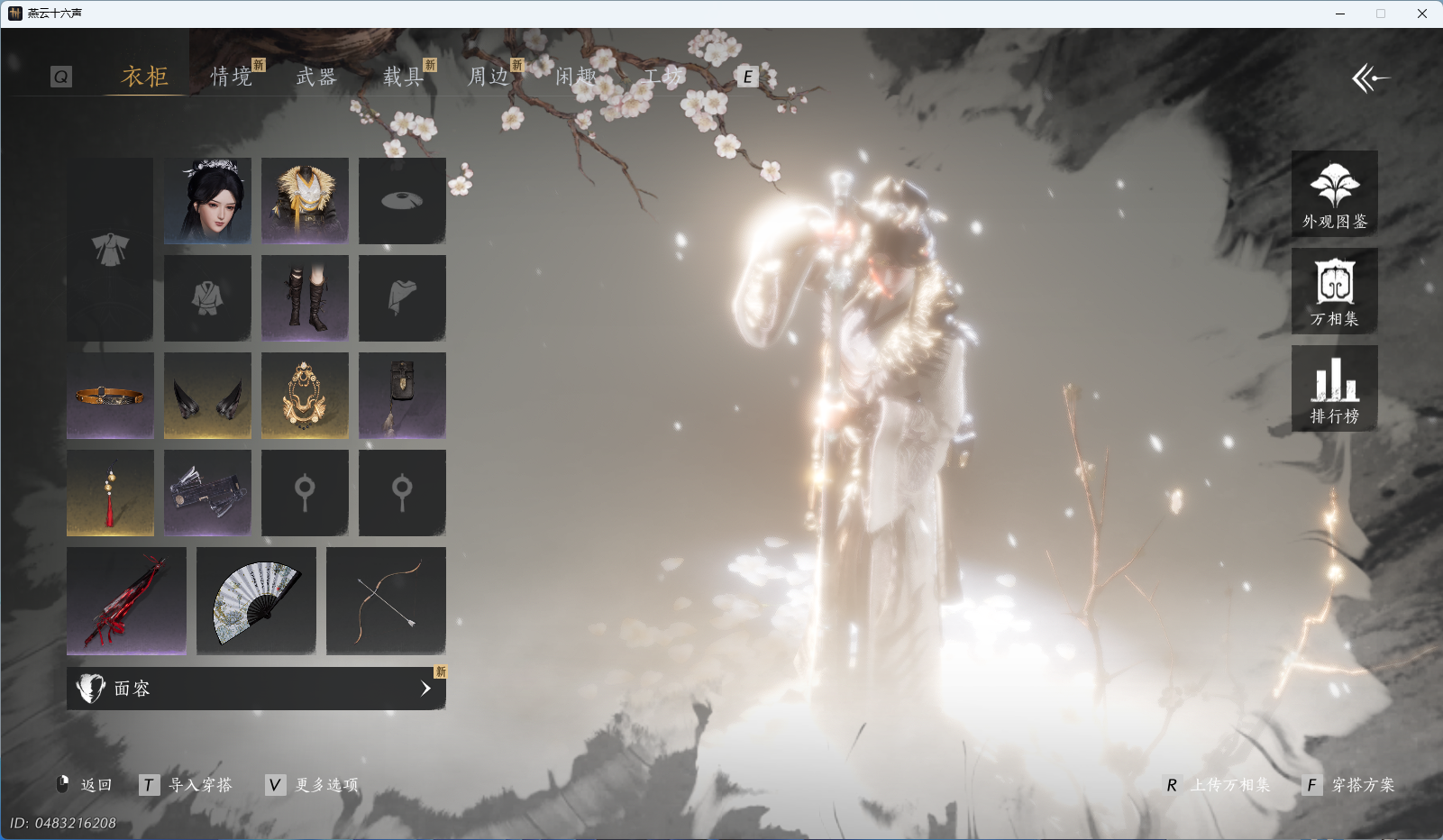Expand the 面容 face options row
The width and height of the screenshot is (1443, 840).
(256, 689)
